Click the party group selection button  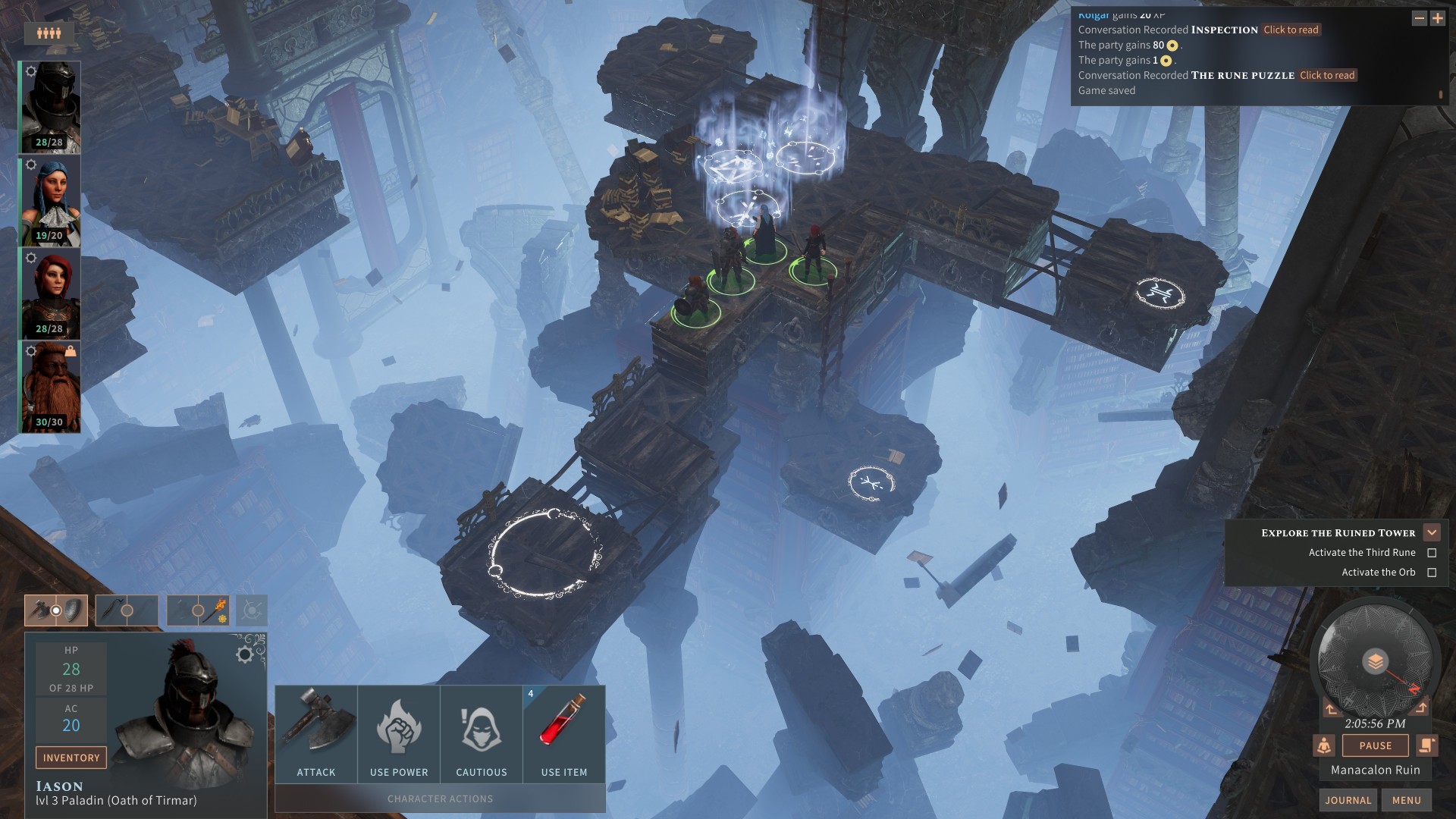[x=49, y=33]
